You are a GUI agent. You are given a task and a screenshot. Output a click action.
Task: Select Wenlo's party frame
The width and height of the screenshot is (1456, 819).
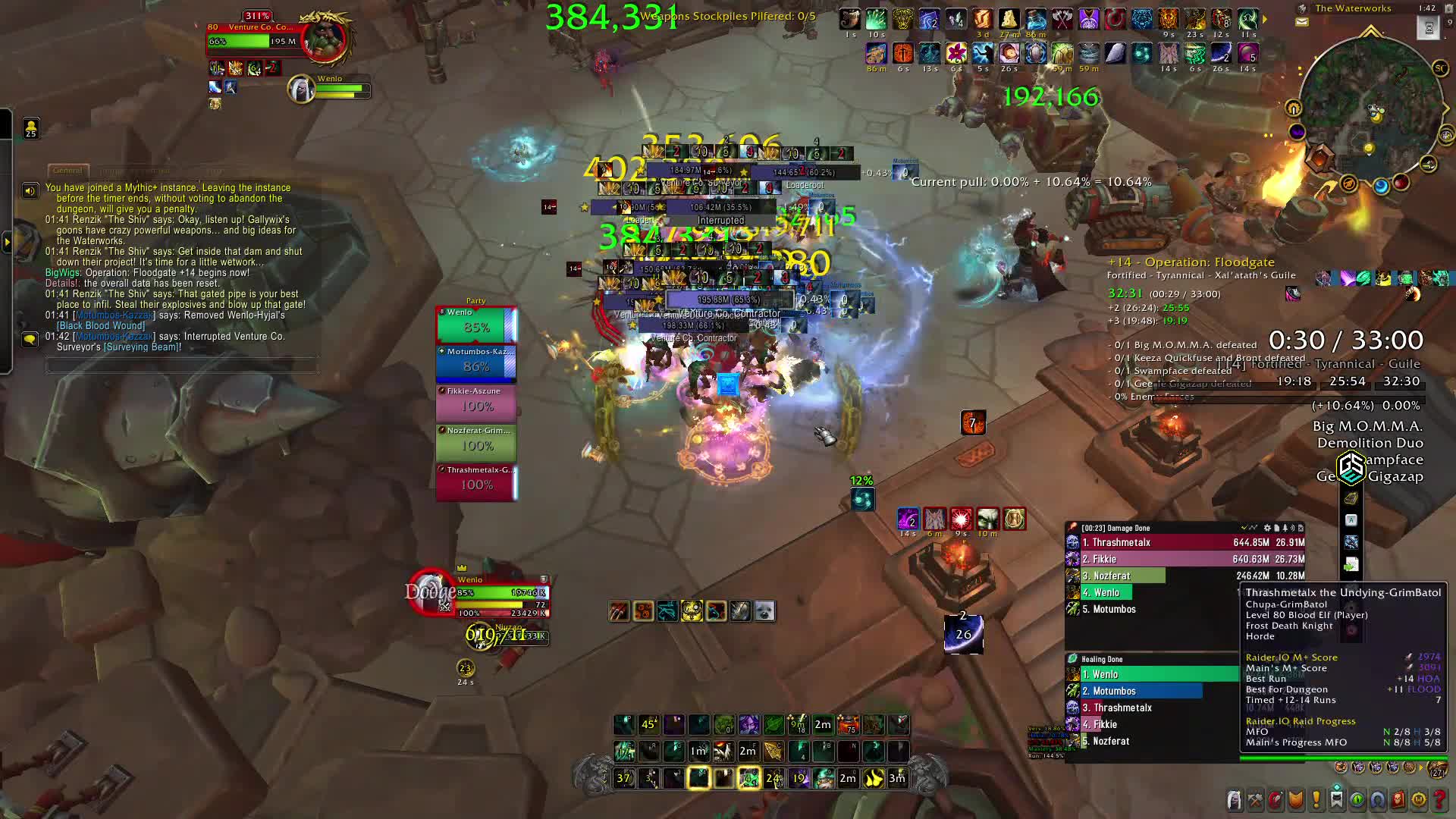[476, 325]
